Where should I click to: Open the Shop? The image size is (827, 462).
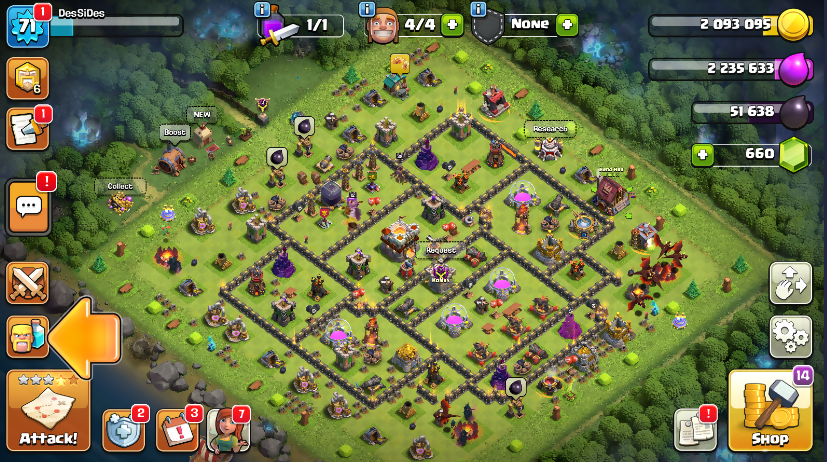770,411
